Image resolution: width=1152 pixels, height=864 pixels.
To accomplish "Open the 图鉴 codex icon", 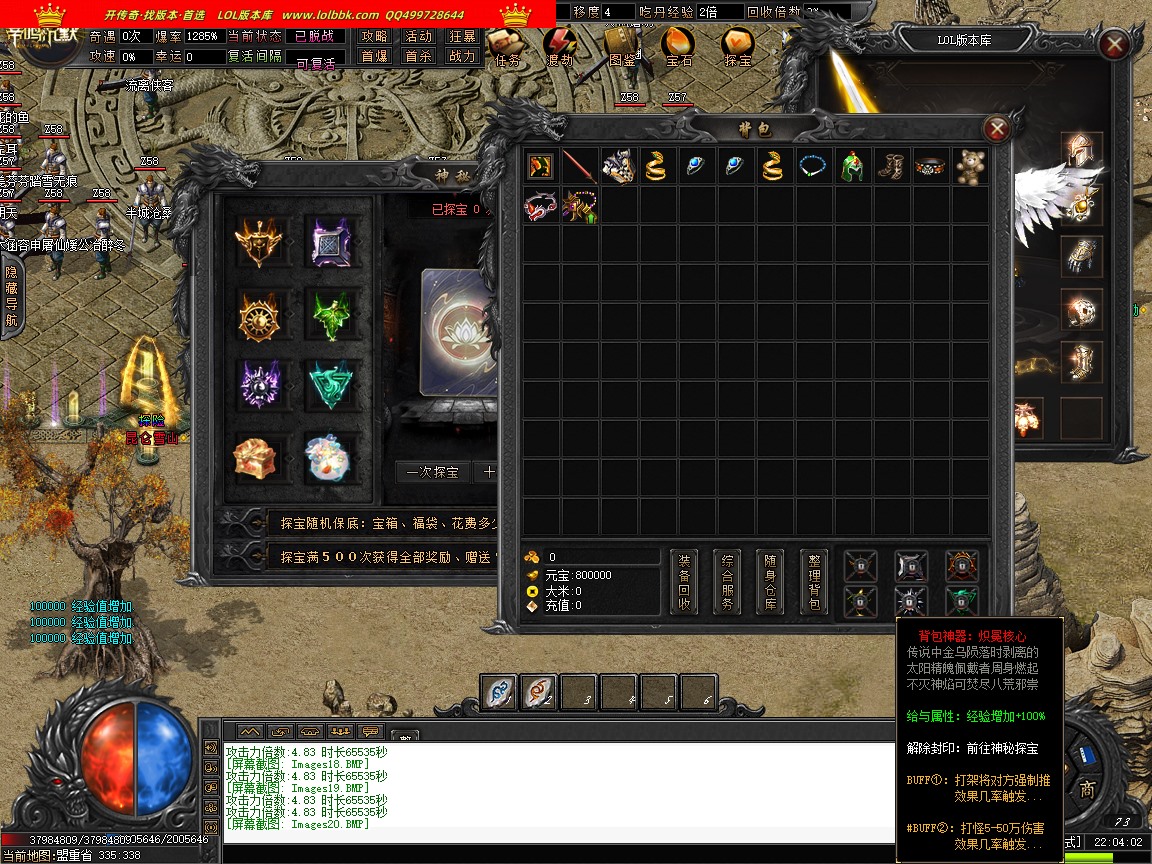I will click(622, 45).
